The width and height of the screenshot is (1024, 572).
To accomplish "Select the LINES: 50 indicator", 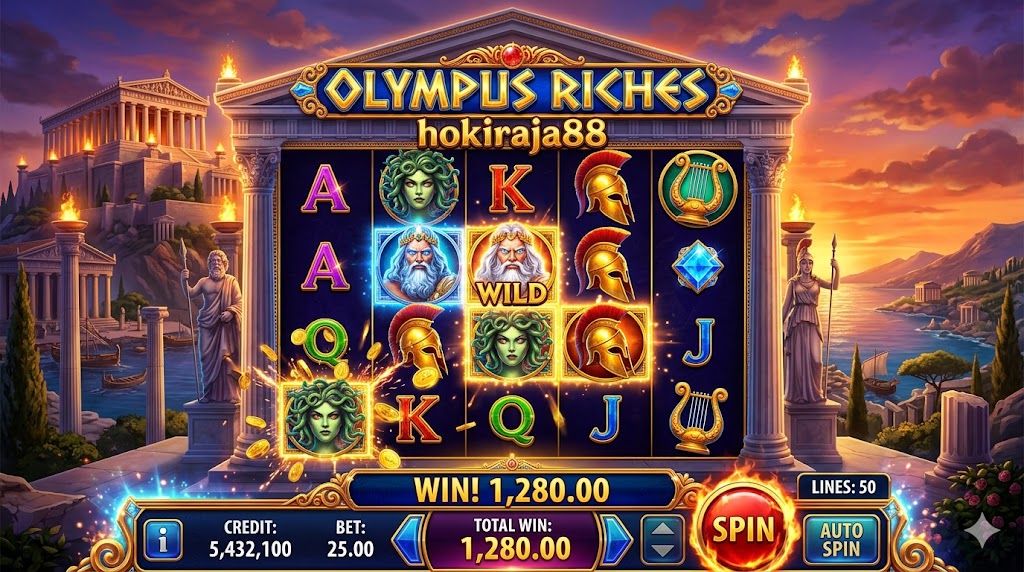I will point(842,487).
